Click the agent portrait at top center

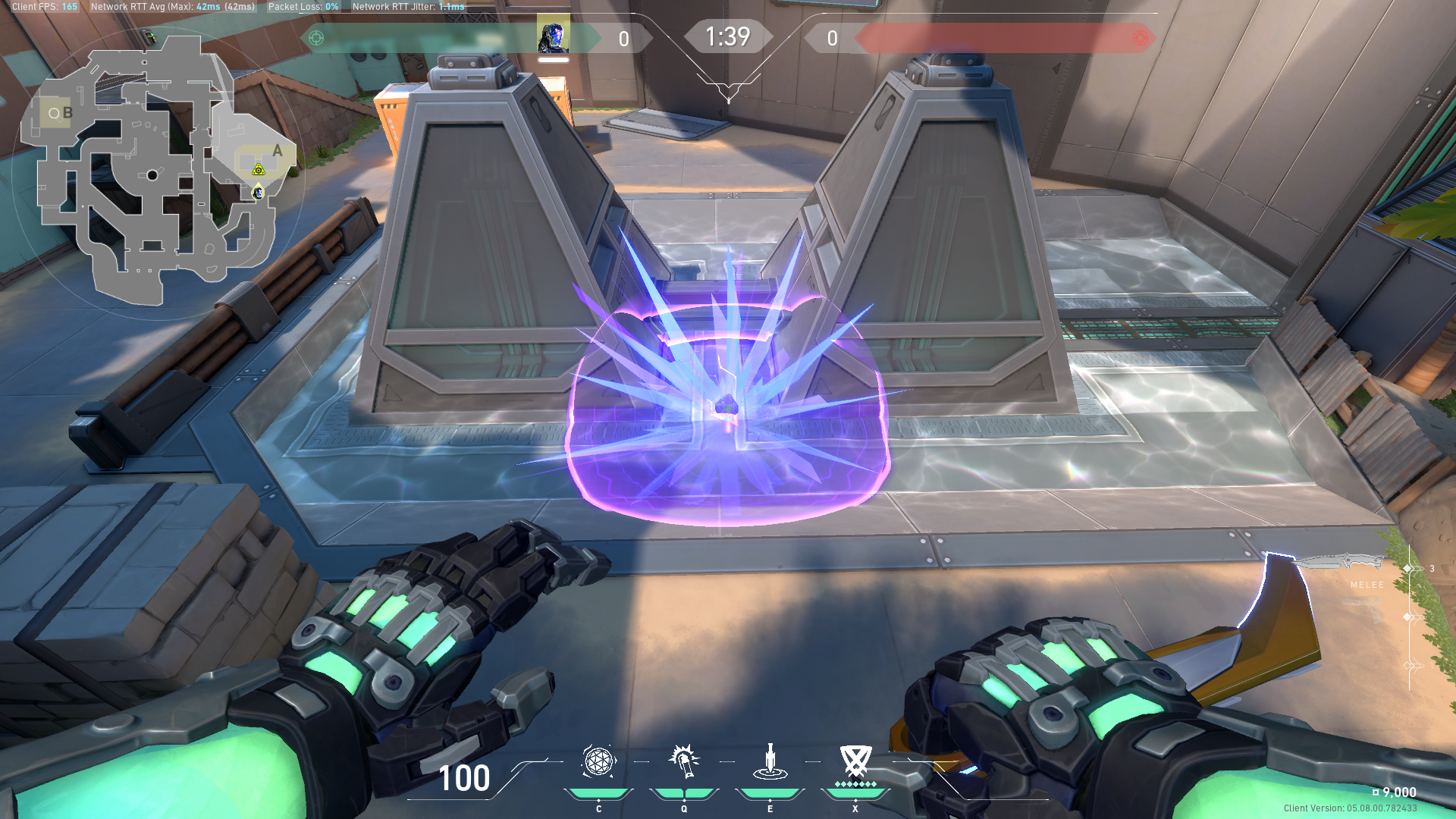(x=554, y=33)
